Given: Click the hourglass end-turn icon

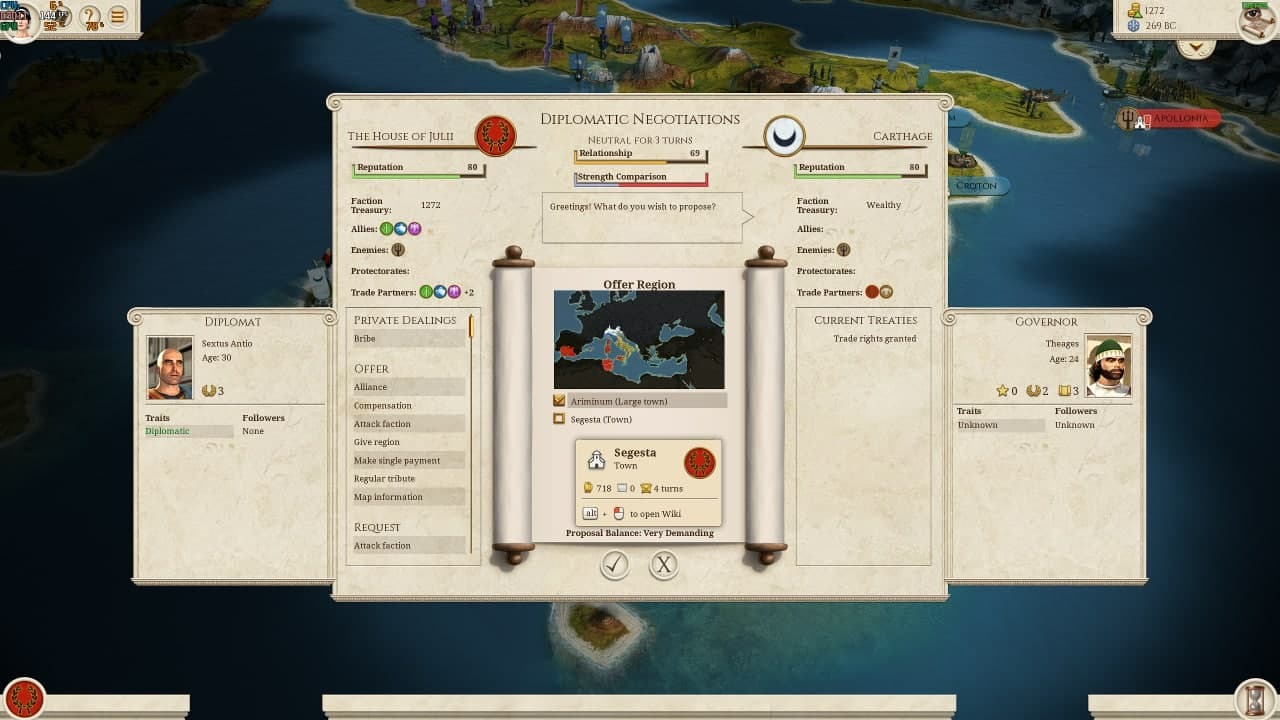Looking at the screenshot, I should (x=1256, y=698).
